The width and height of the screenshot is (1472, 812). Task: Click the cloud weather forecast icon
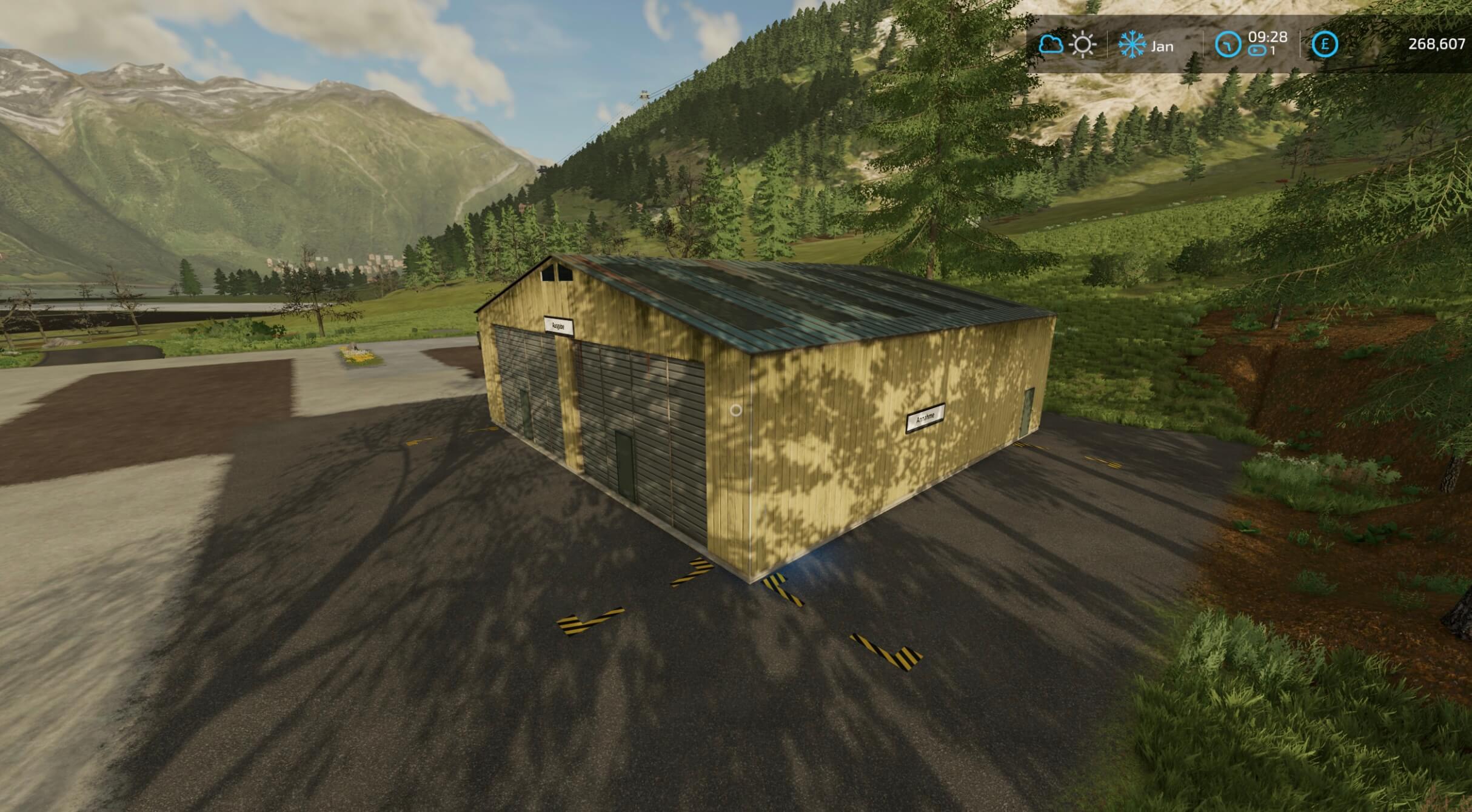pos(1051,45)
